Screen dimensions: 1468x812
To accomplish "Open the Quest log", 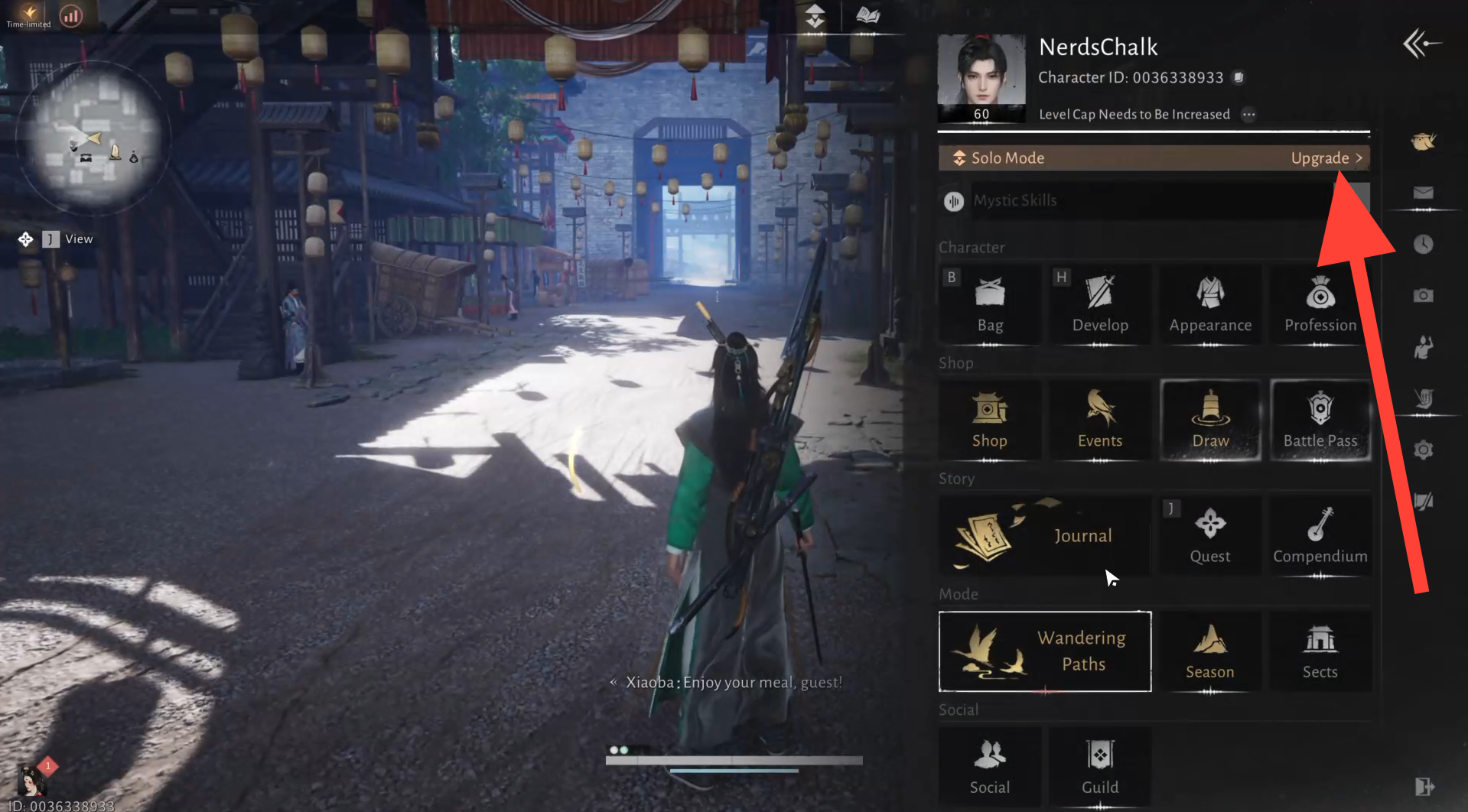I will 1210,536.
